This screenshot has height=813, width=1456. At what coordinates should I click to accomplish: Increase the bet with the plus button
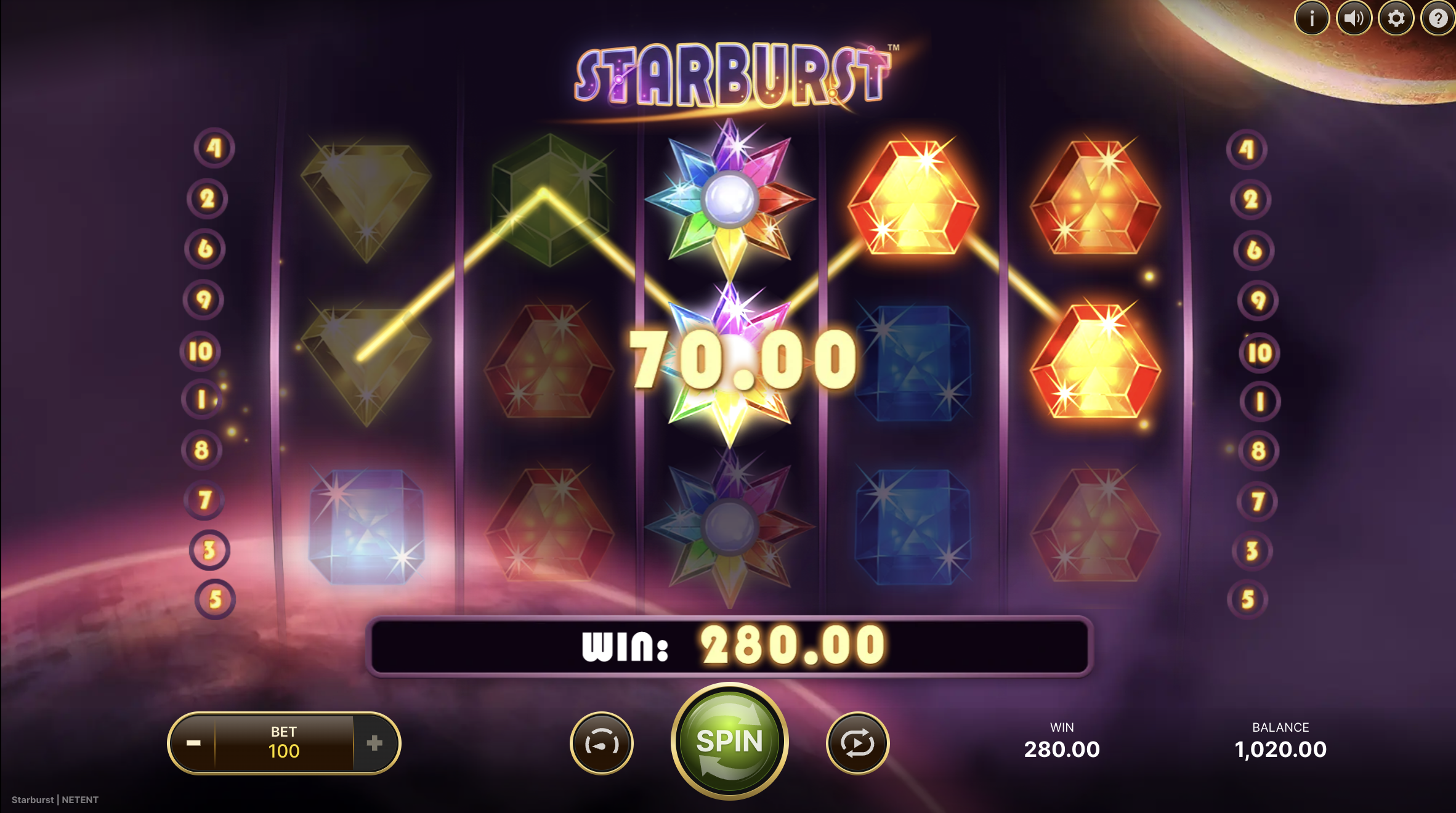coord(374,743)
